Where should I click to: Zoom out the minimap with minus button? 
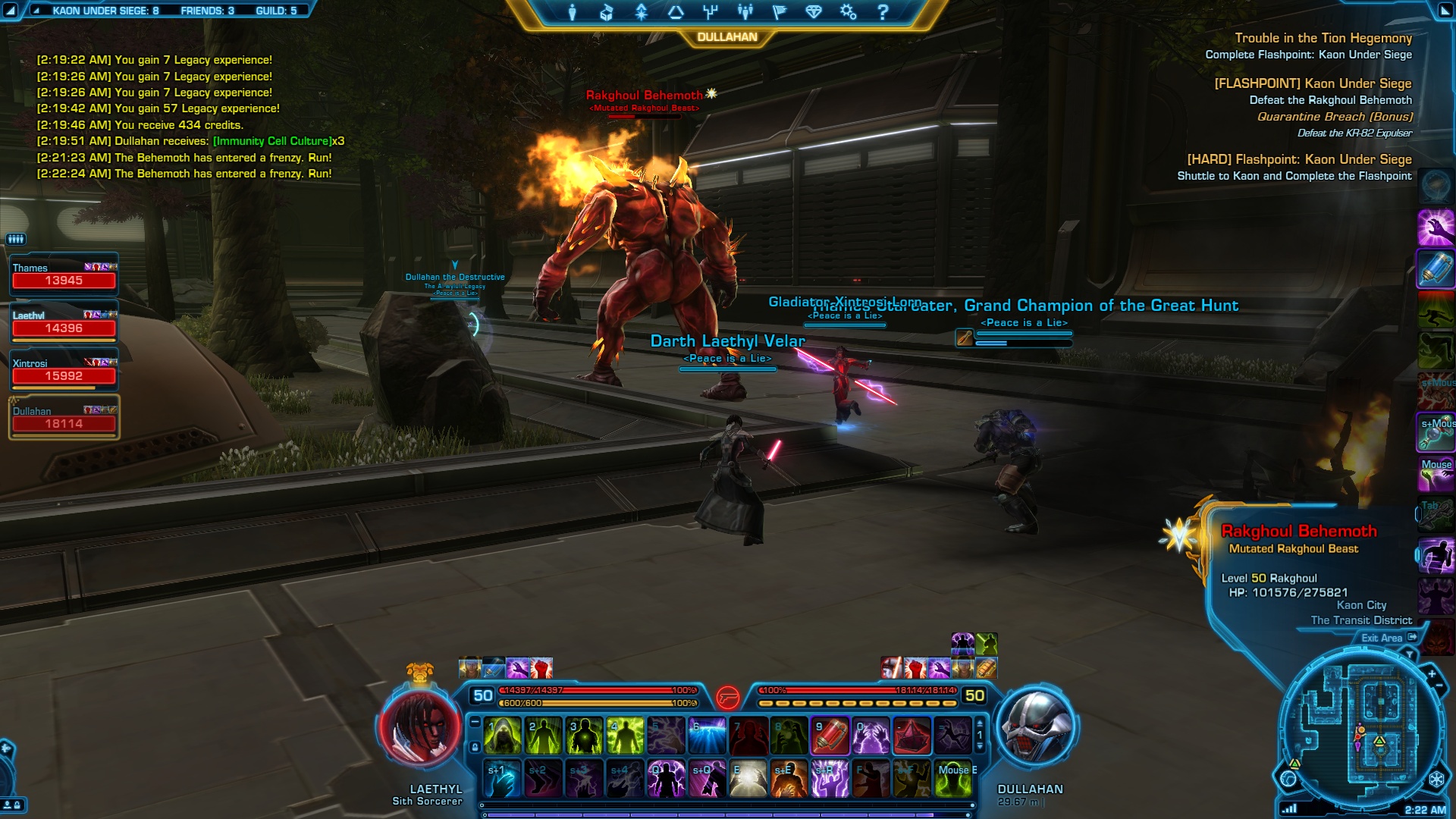pos(1439,686)
